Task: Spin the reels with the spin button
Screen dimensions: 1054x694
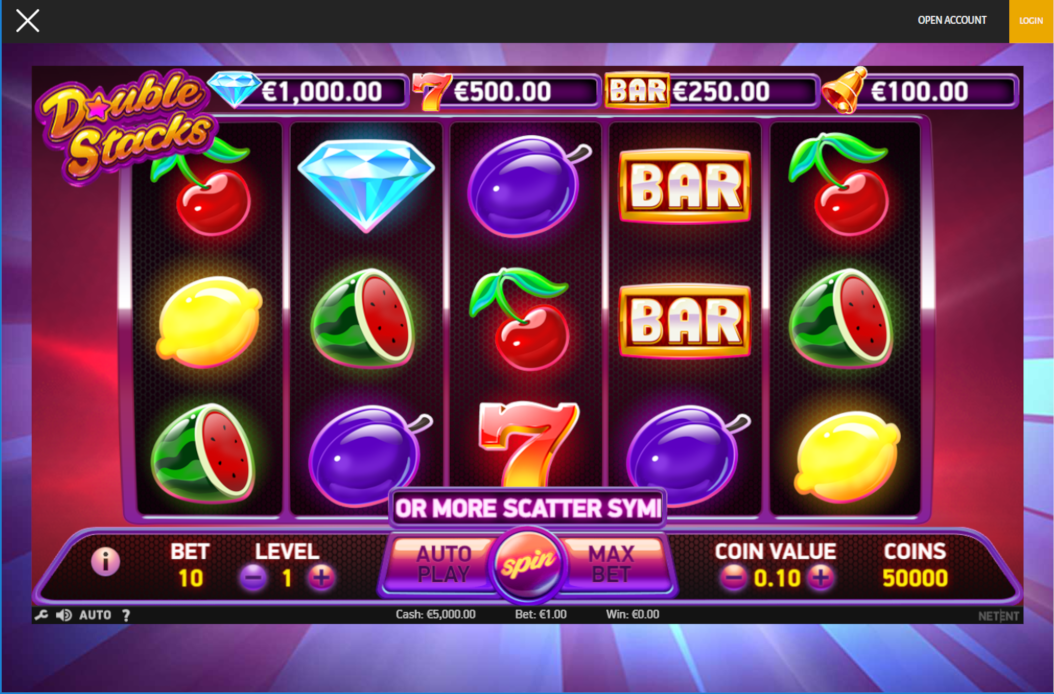Action: pos(528,564)
